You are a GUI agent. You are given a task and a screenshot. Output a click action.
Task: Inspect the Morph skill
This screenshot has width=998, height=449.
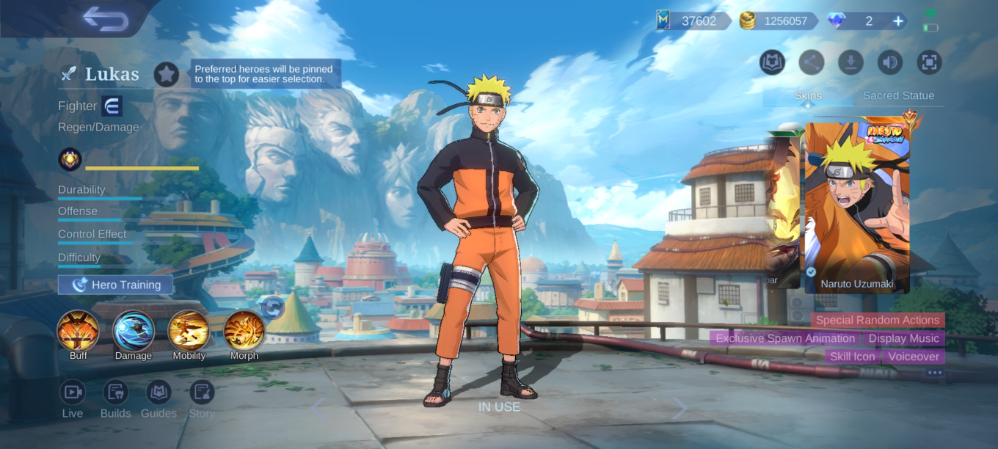coord(243,331)
